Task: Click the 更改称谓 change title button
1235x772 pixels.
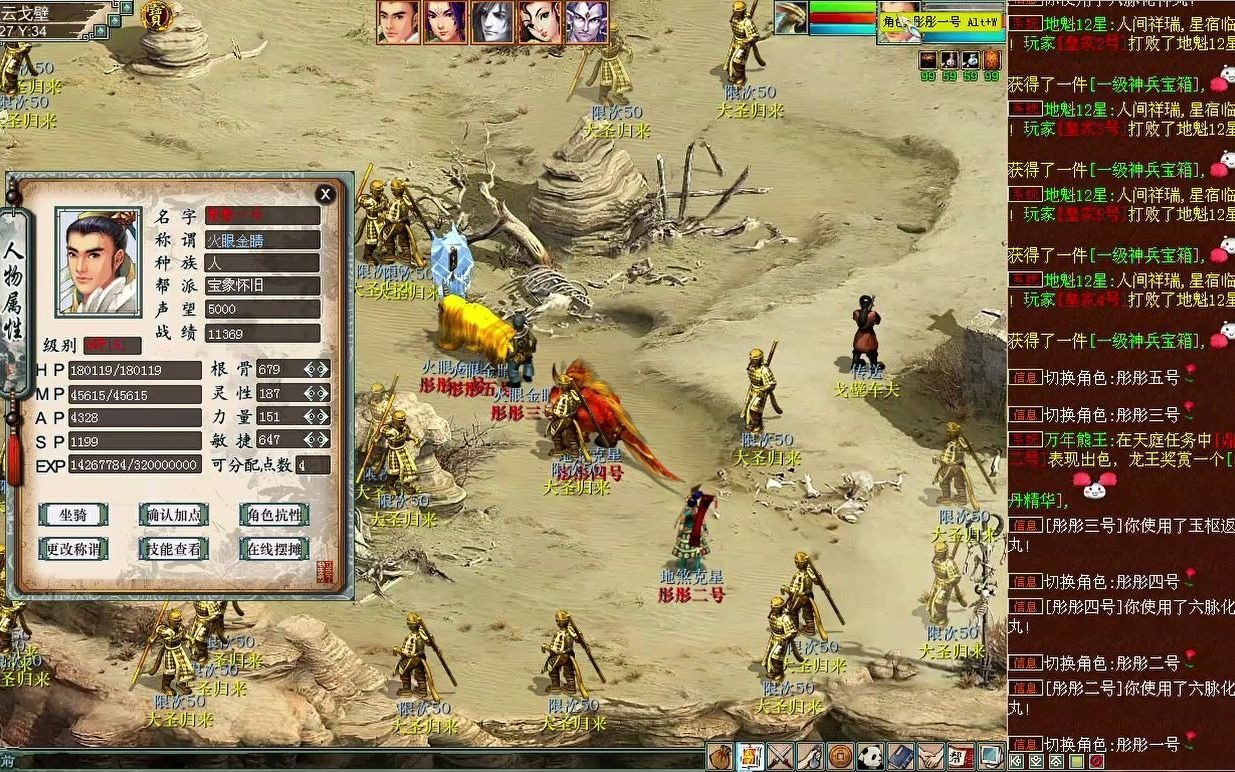Action: [73, 548]
